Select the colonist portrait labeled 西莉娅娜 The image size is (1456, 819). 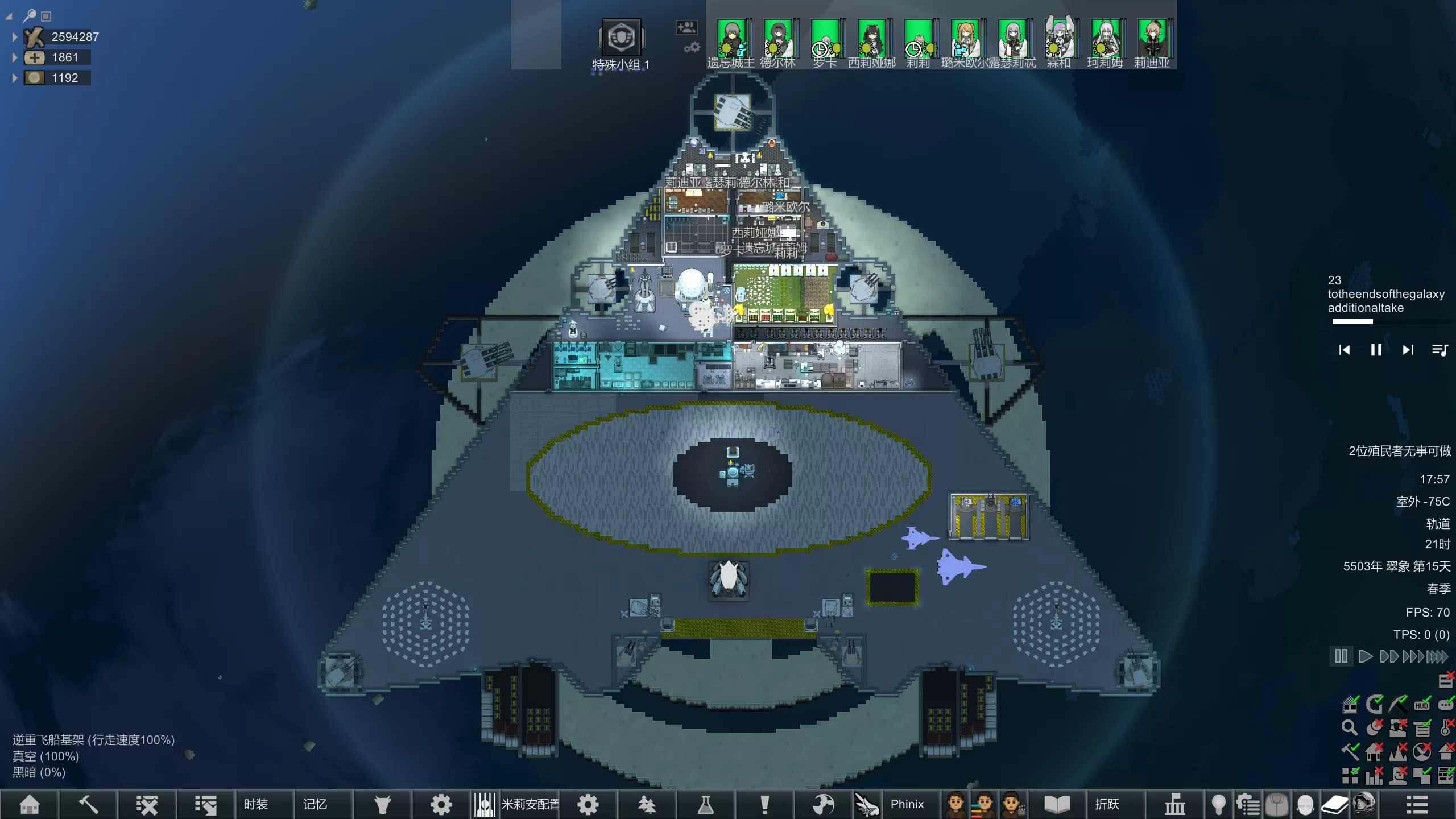(871, 39)
